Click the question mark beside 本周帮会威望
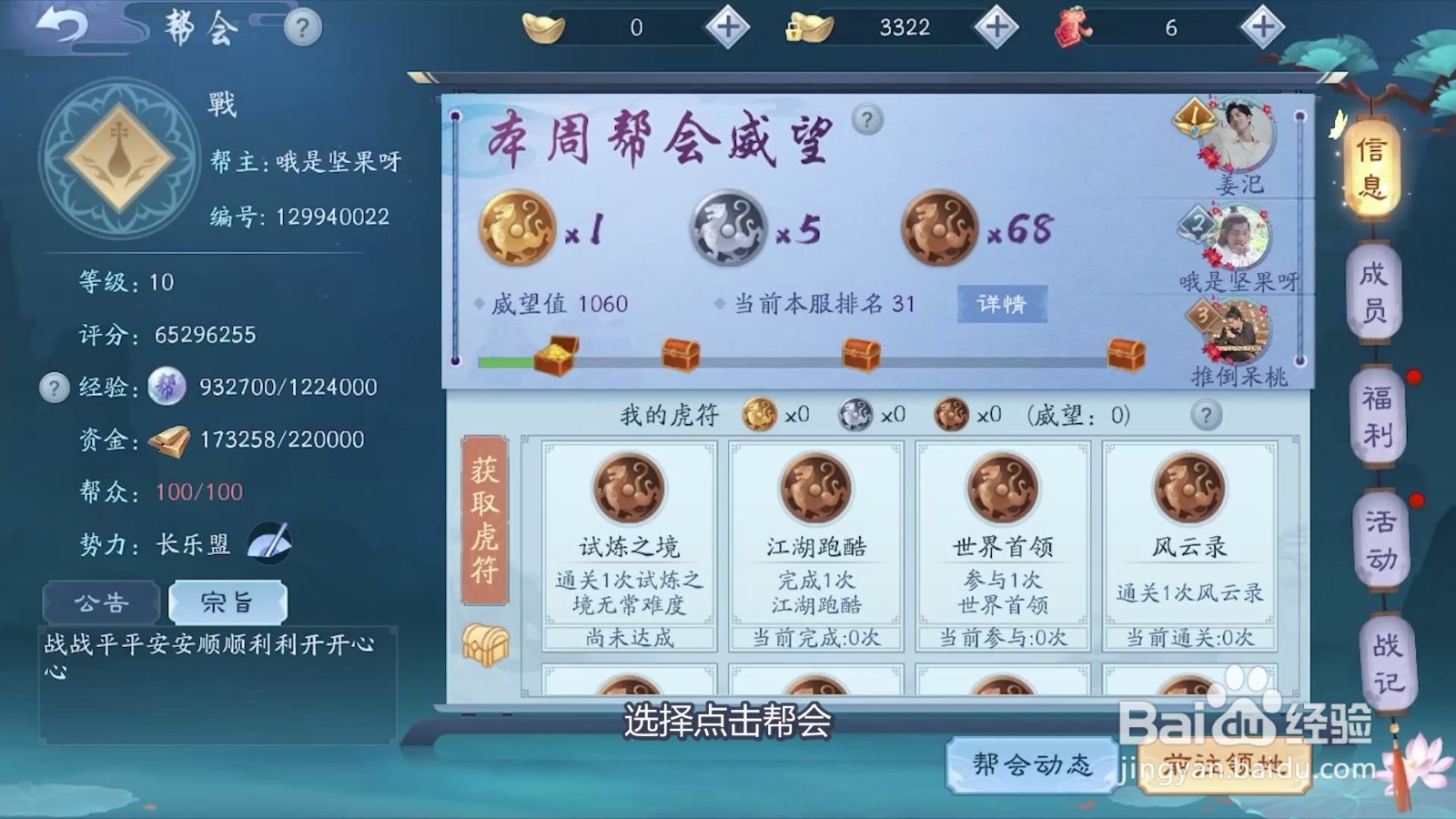1456x819 pixels. point(865,119)
